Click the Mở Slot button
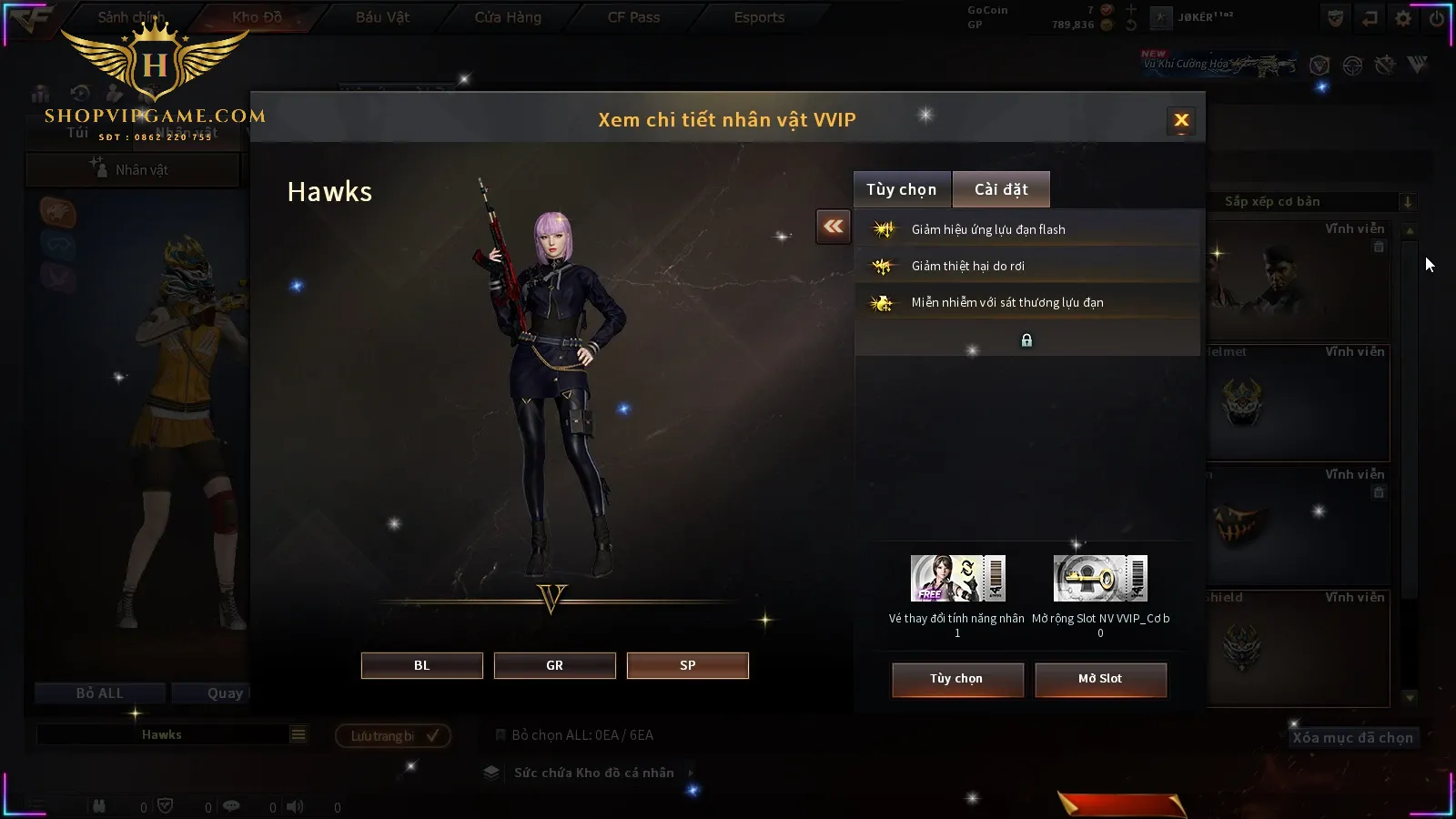The height and width of the screenshot is (819, 1456). [1100, 679]
